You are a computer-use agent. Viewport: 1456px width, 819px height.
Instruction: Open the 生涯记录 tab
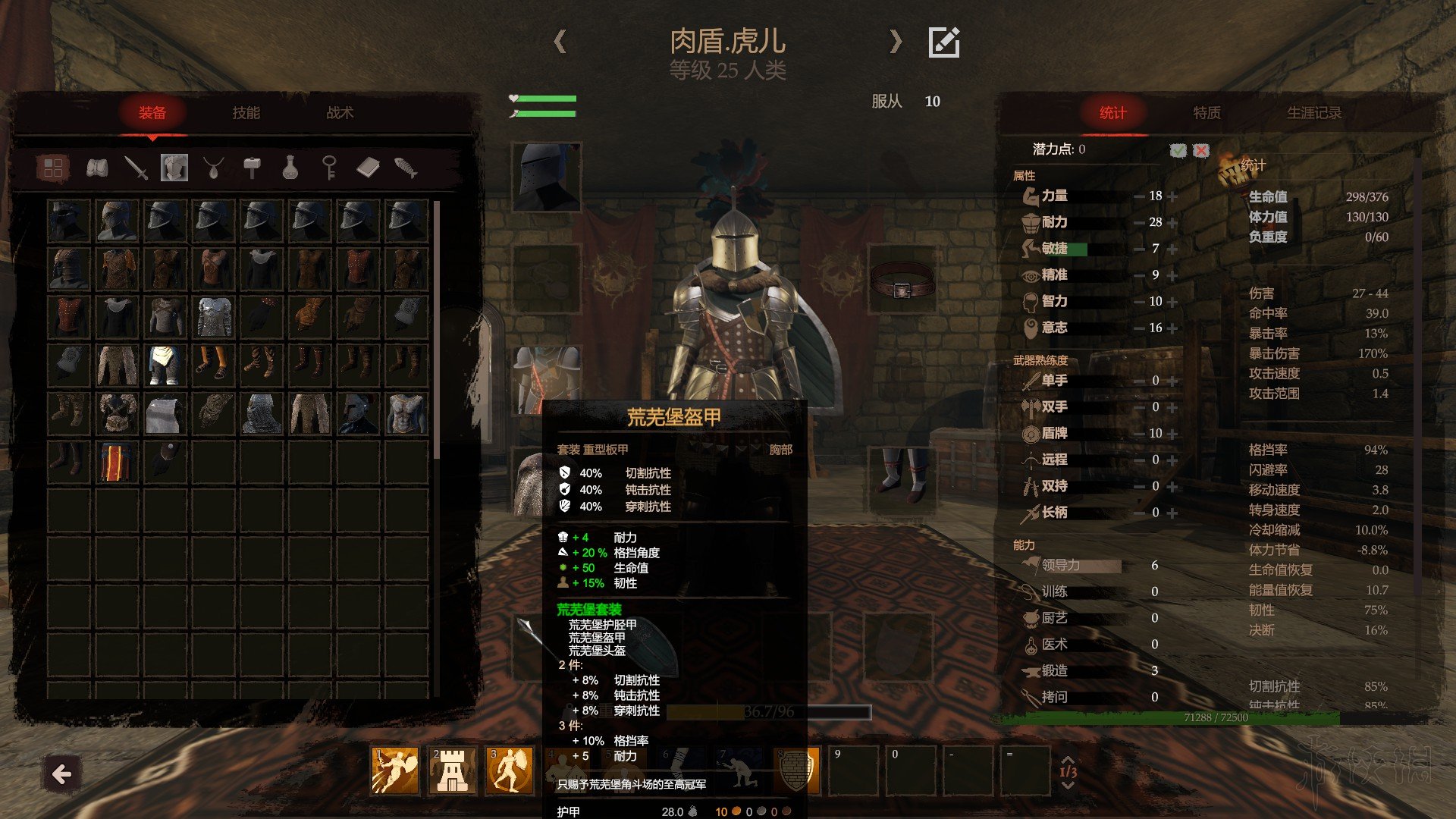tap(1314, 113)
